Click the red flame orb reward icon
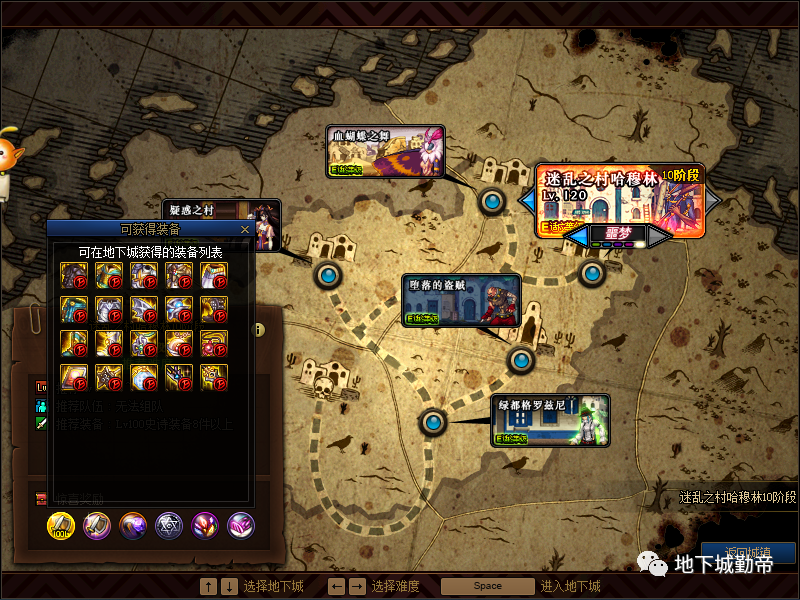This screenshot has width=800, height=600. 205,526
